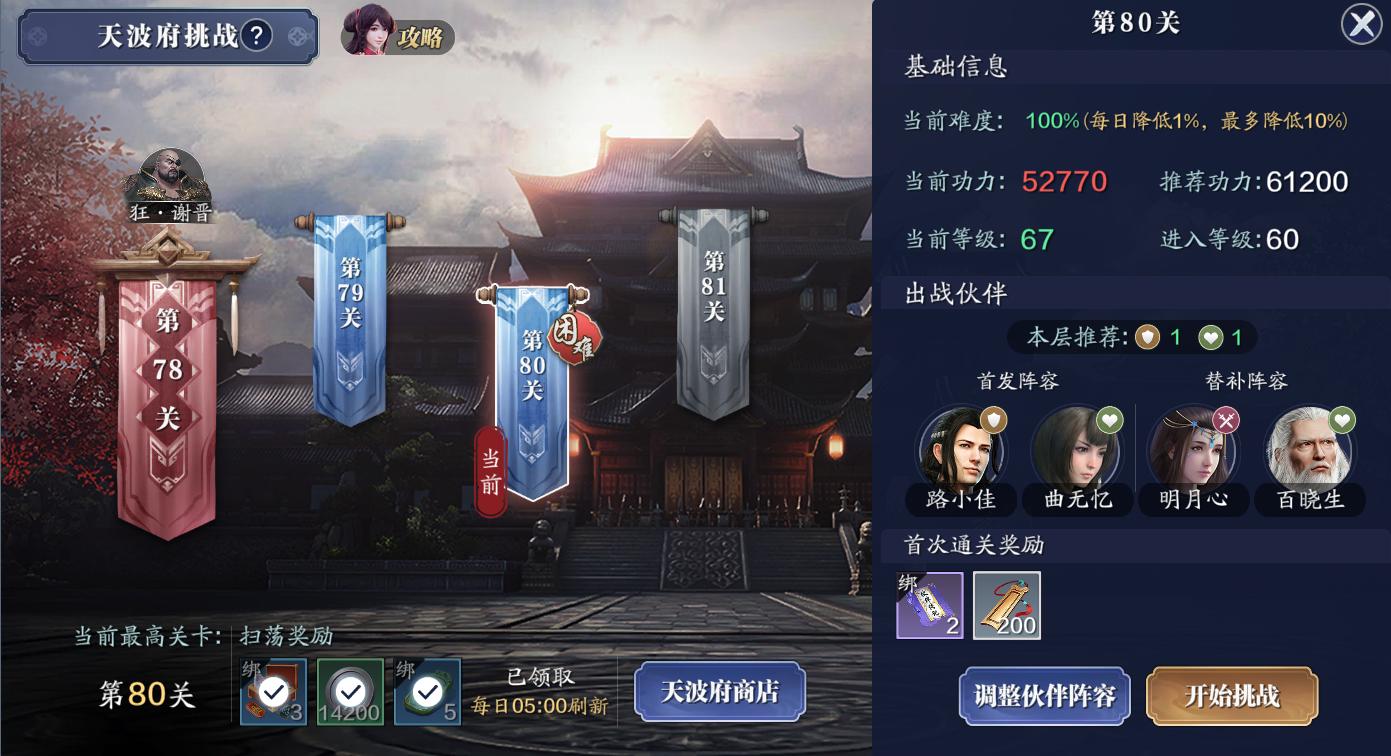Click the wooden slip reward item x200
1391x756 pixels.
1006,604
